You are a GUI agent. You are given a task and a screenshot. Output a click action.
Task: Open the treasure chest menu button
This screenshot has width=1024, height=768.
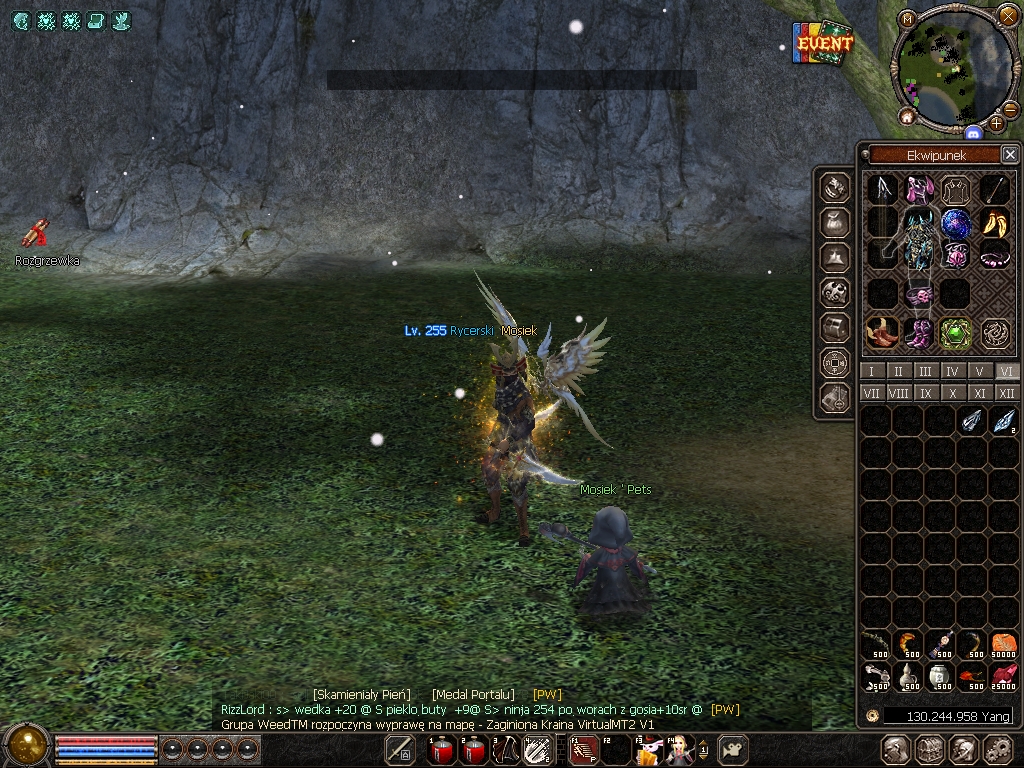click(930, 749)
